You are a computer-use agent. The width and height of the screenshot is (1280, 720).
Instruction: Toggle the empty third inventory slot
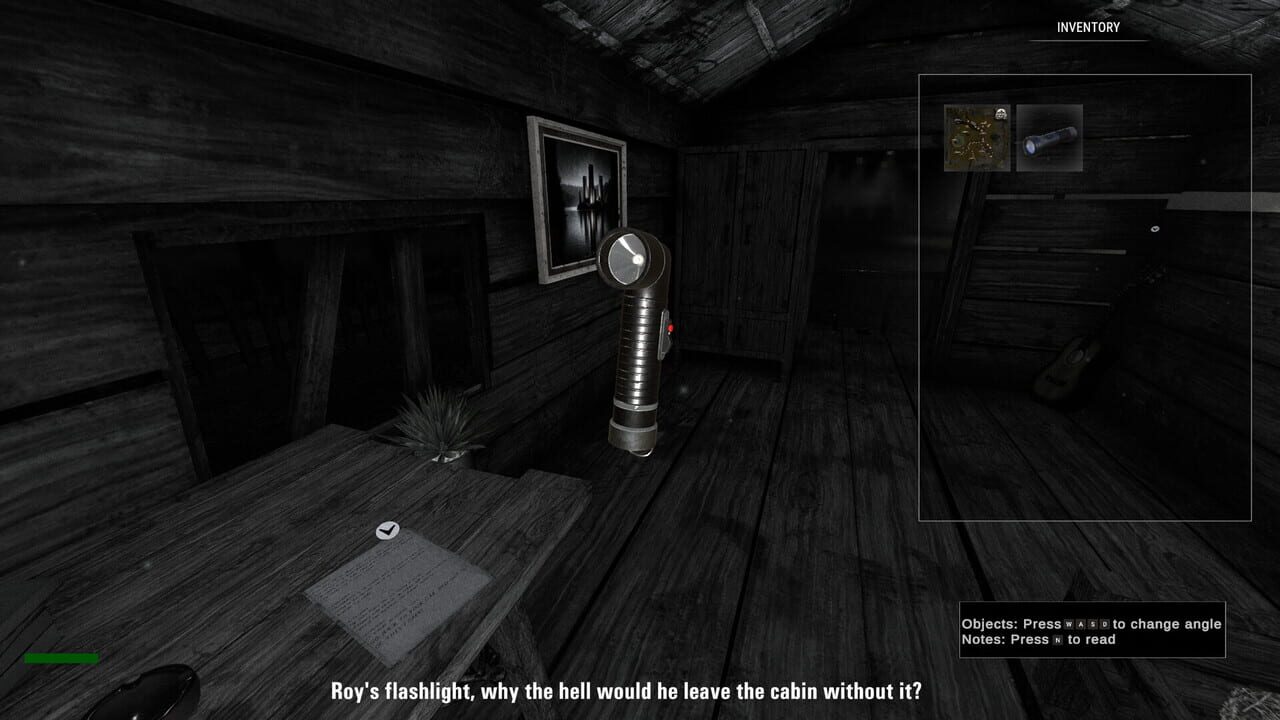[x=1120, y=137]
